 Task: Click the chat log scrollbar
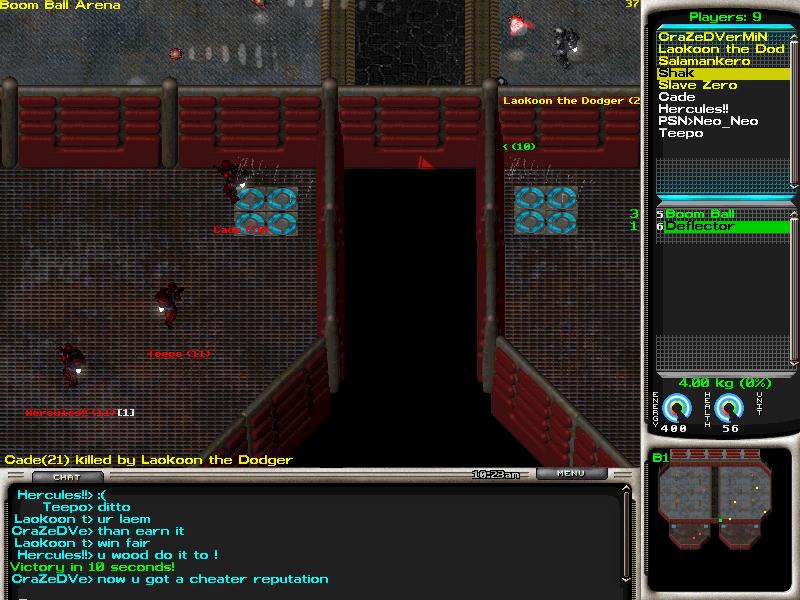[627, 540]
